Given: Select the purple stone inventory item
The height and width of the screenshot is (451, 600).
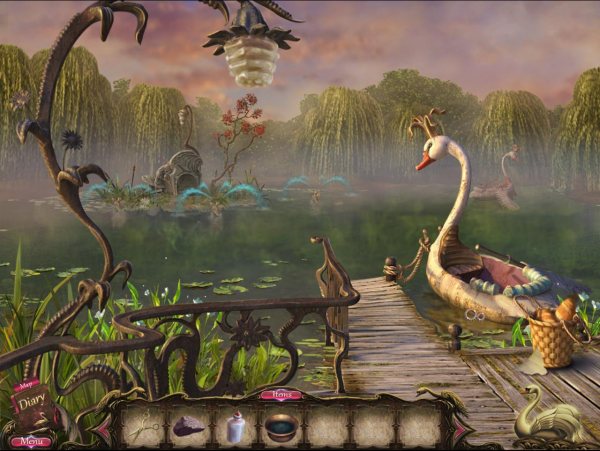Looking at the screenshot, I should tap(188, 427).
